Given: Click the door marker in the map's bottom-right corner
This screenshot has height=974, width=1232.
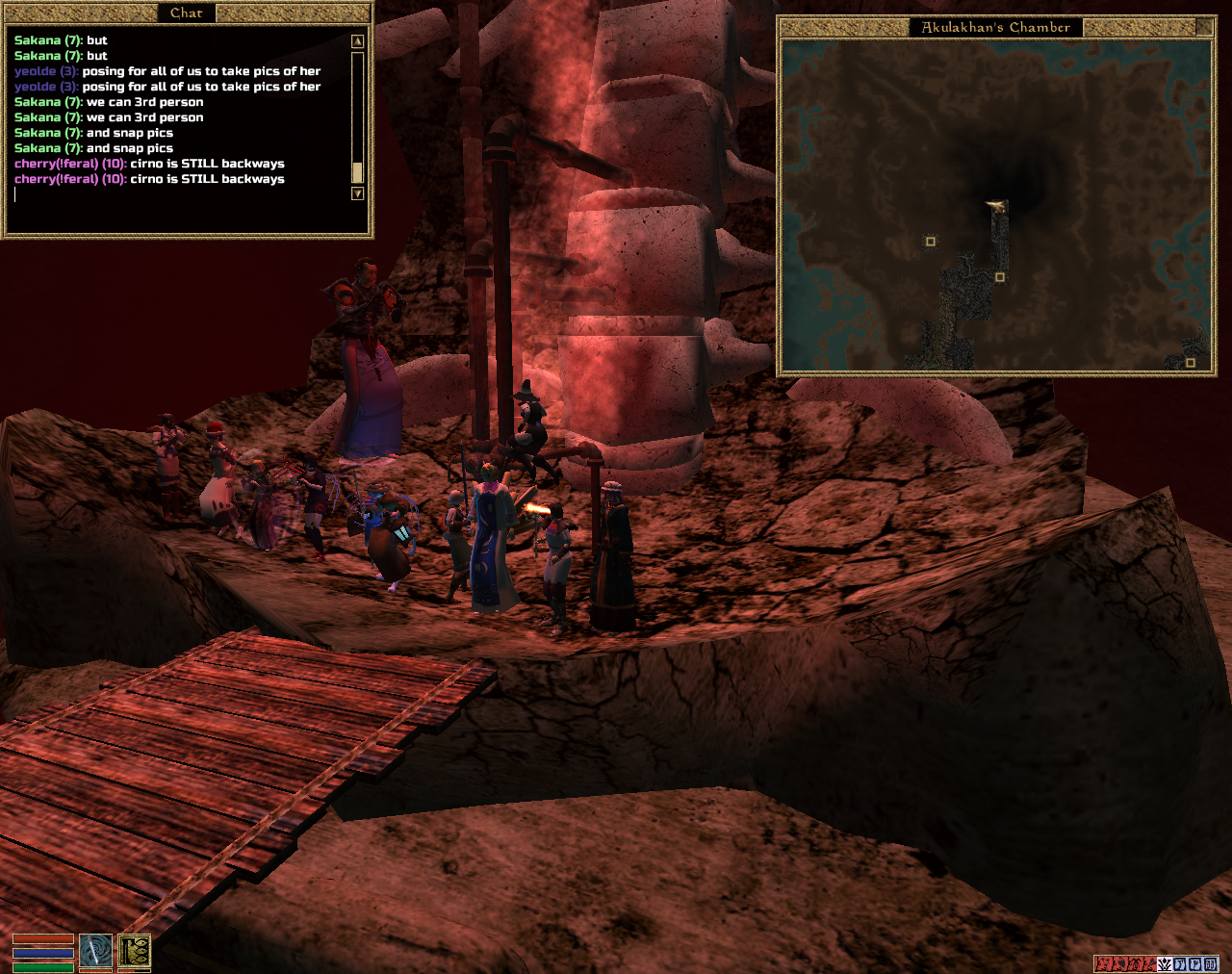Looking at the screenshot, I should click(1191, 363).
